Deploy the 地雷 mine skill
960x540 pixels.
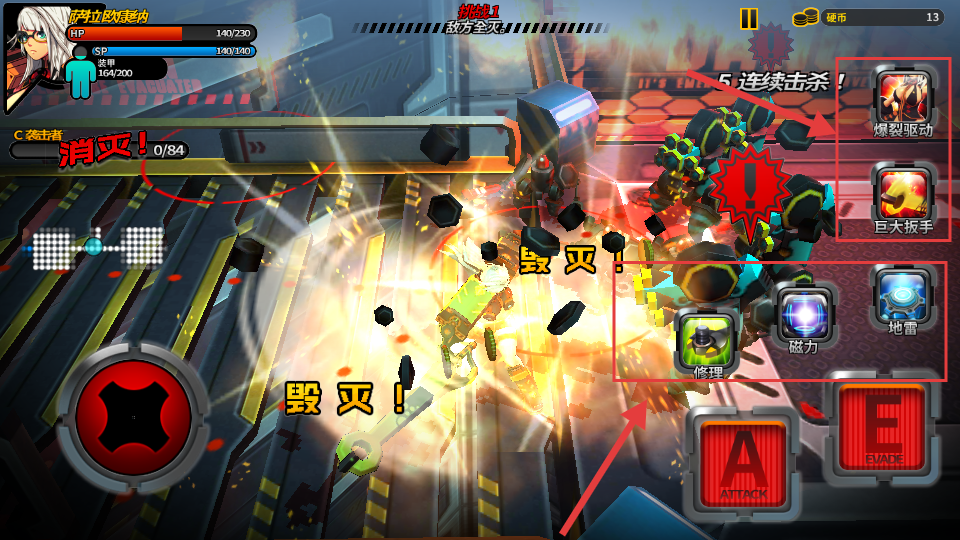pyautogui.click(x=903, y=295)
